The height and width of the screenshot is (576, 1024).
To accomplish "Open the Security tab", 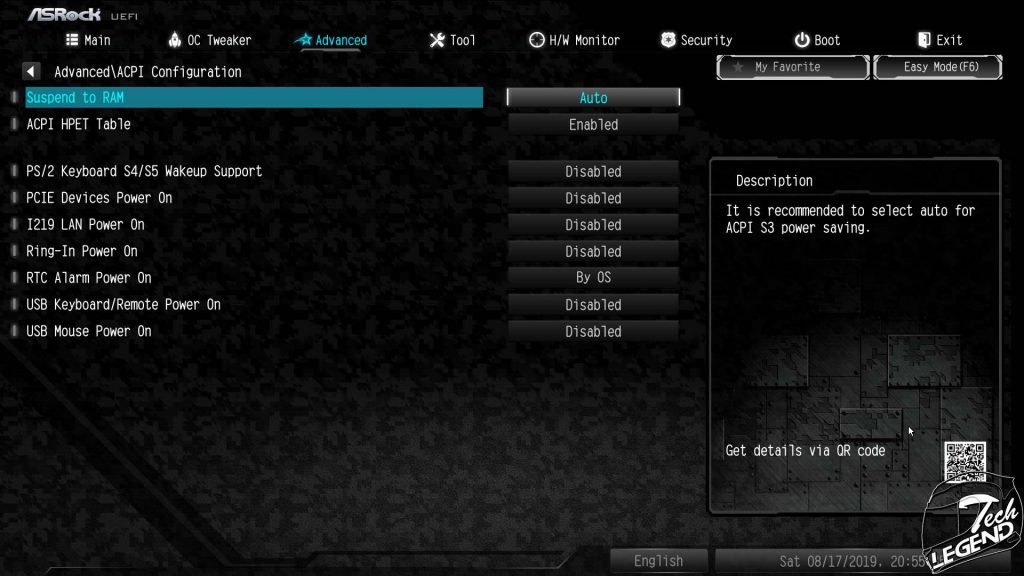I will point(696,40).
